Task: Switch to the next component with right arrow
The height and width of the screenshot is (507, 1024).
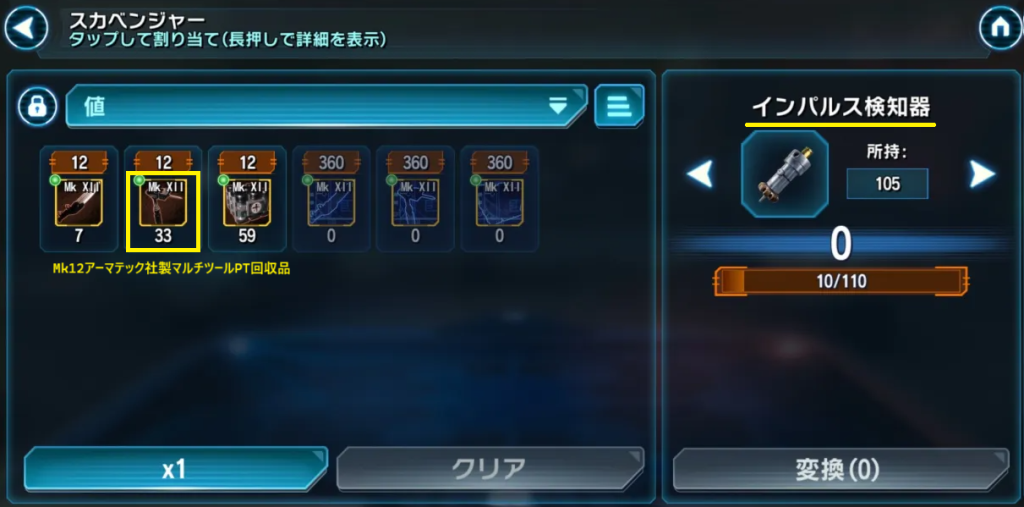Action: 983,175
